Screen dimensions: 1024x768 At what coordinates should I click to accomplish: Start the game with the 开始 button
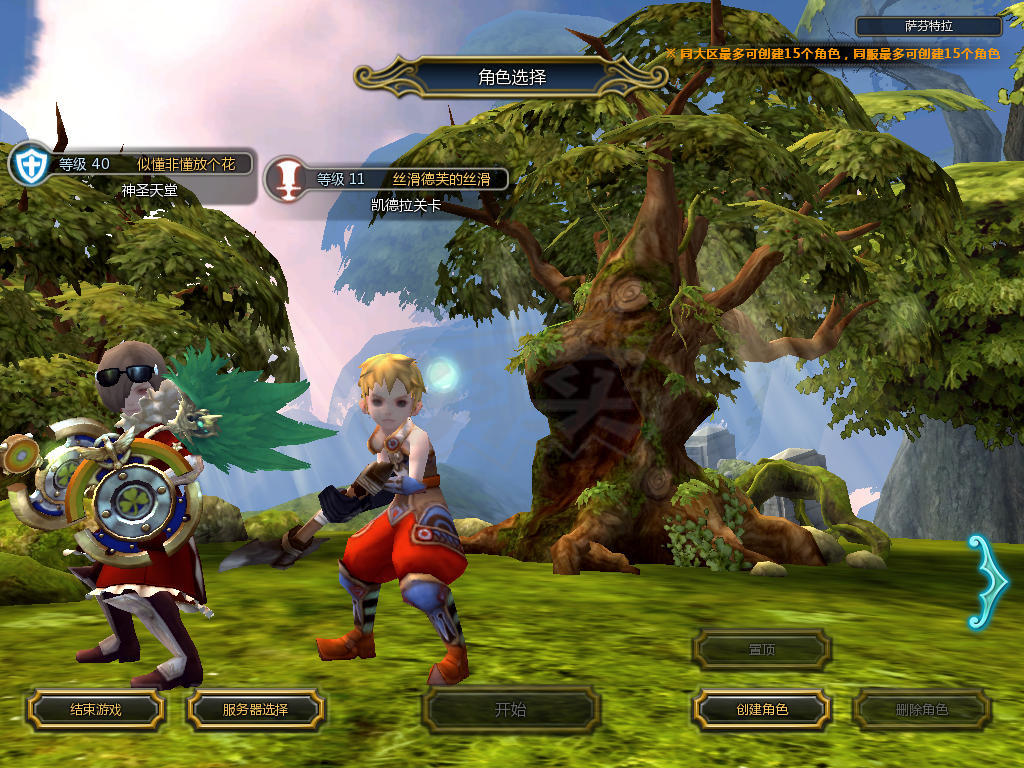point(510,710)
